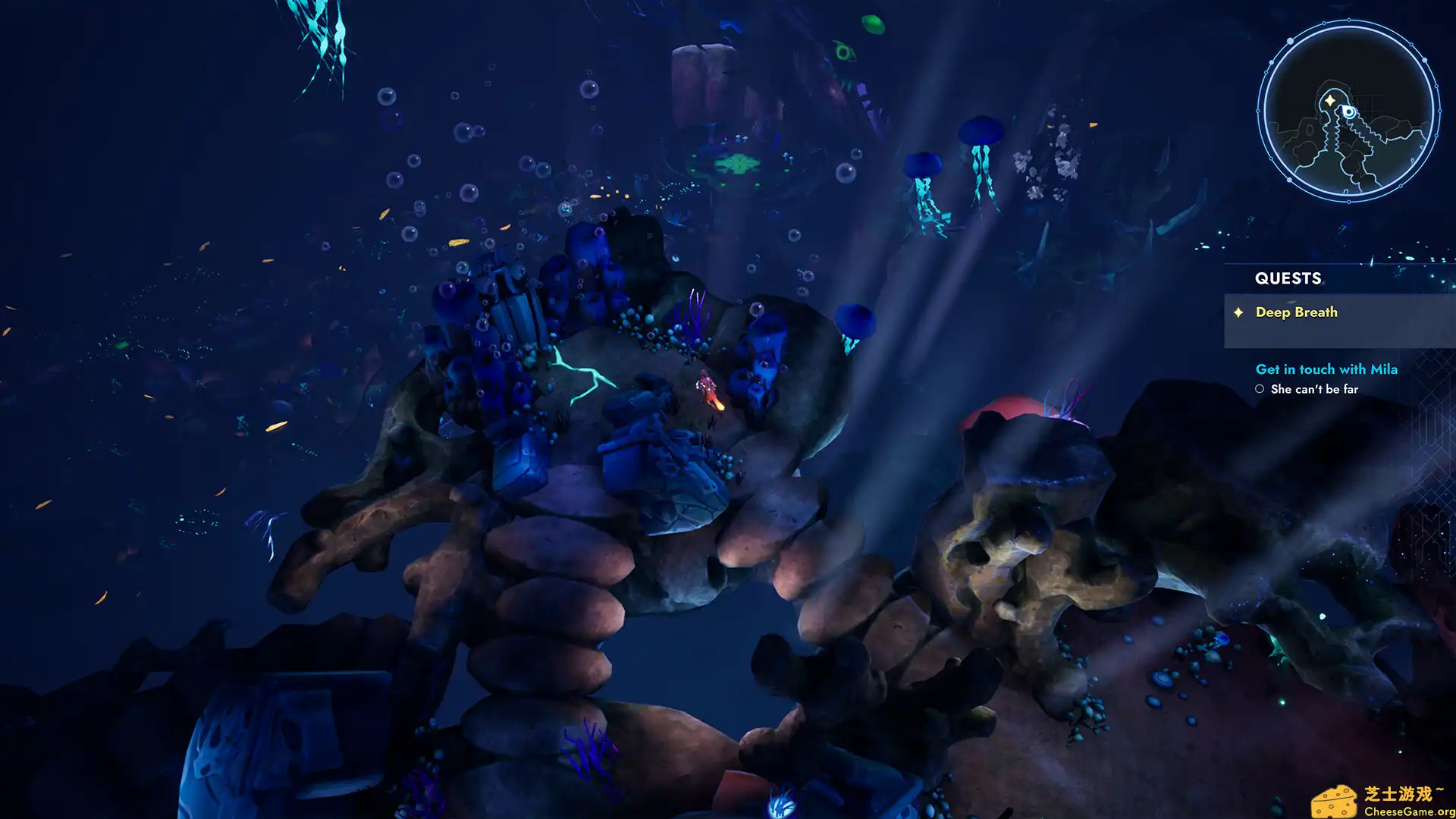Click the yellow quest marker star on the minimap
The height and width of the screenshot is (819, 1456).
tap(1330, 99)
